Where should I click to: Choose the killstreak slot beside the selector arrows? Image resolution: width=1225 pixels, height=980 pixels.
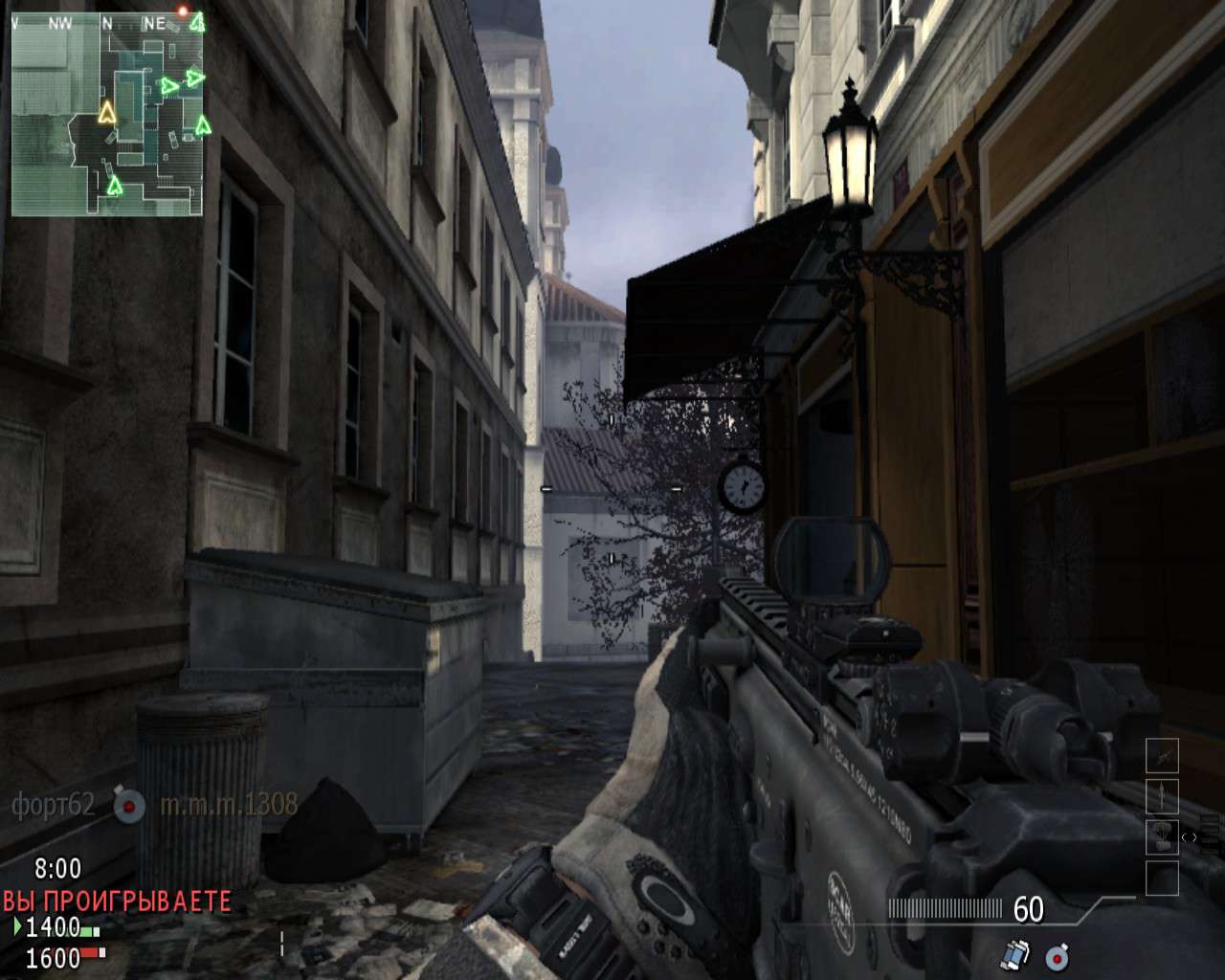[x=1162, y=836]
